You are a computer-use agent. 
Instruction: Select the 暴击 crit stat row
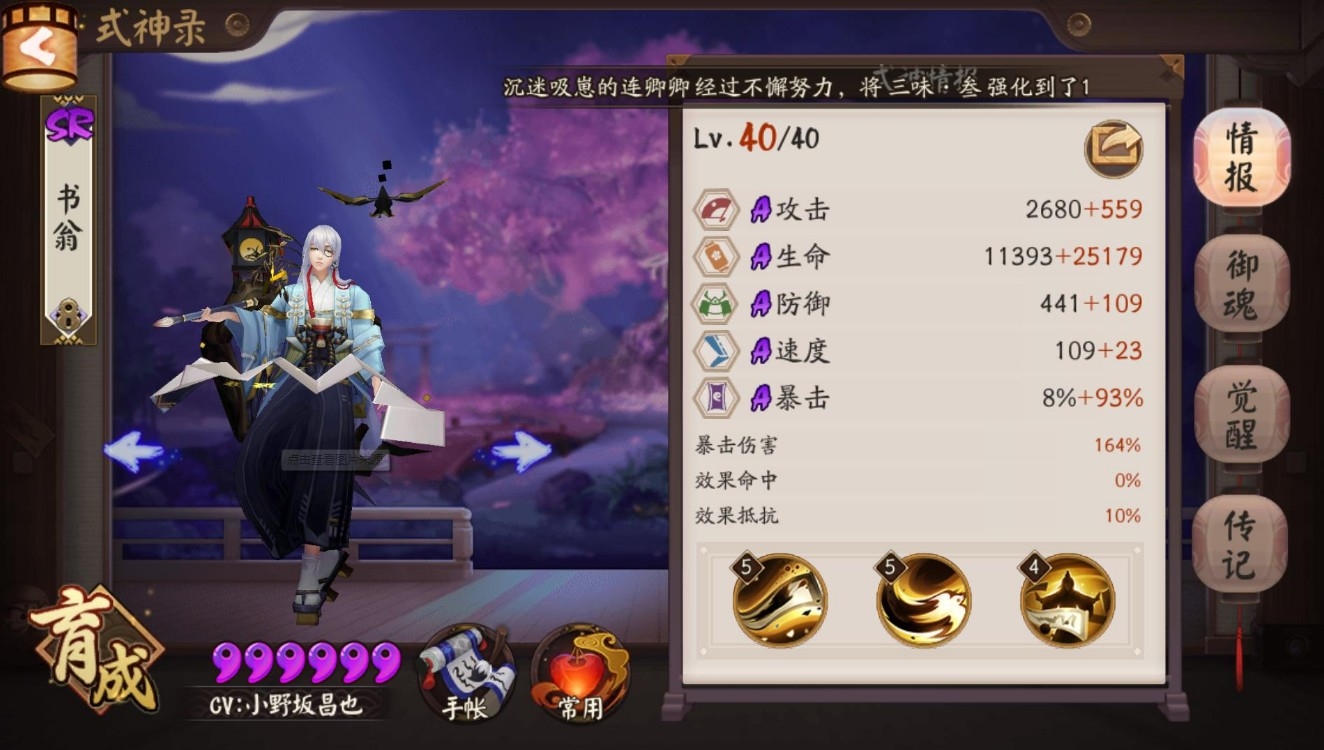click(x=918, y=398)
